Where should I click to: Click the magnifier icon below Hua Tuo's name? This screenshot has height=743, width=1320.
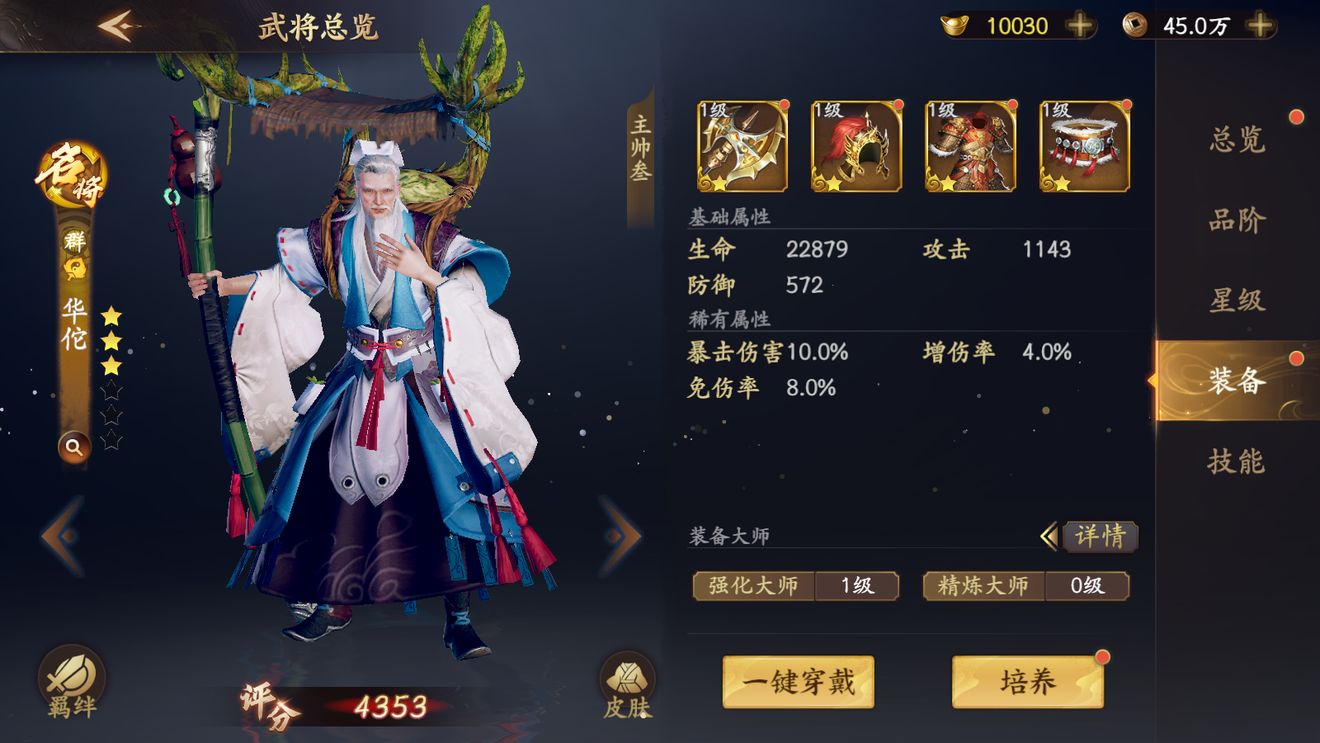tap(74, 447)
